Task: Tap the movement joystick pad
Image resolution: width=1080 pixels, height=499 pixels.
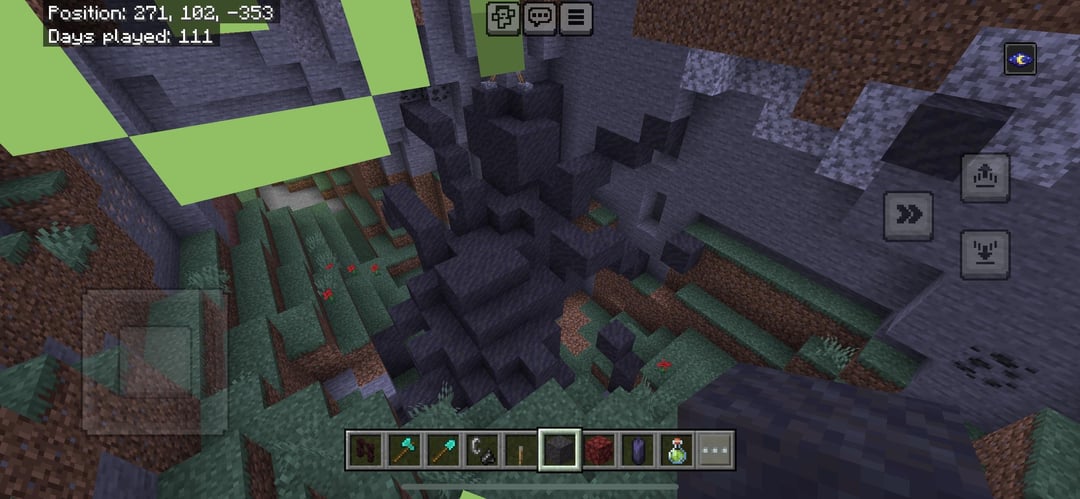Action: [154, 361]
